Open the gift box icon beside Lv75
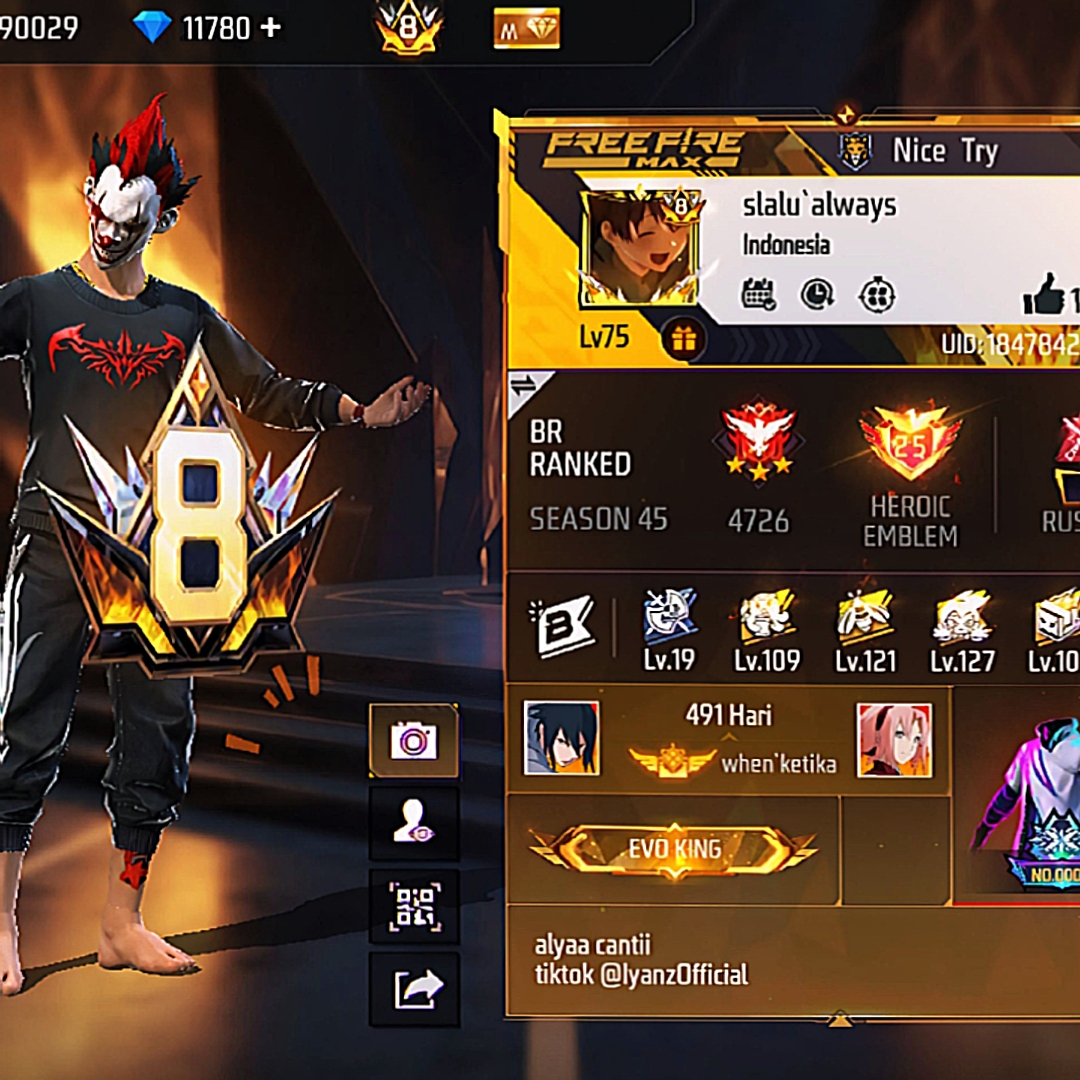 (x=684, y=340)
